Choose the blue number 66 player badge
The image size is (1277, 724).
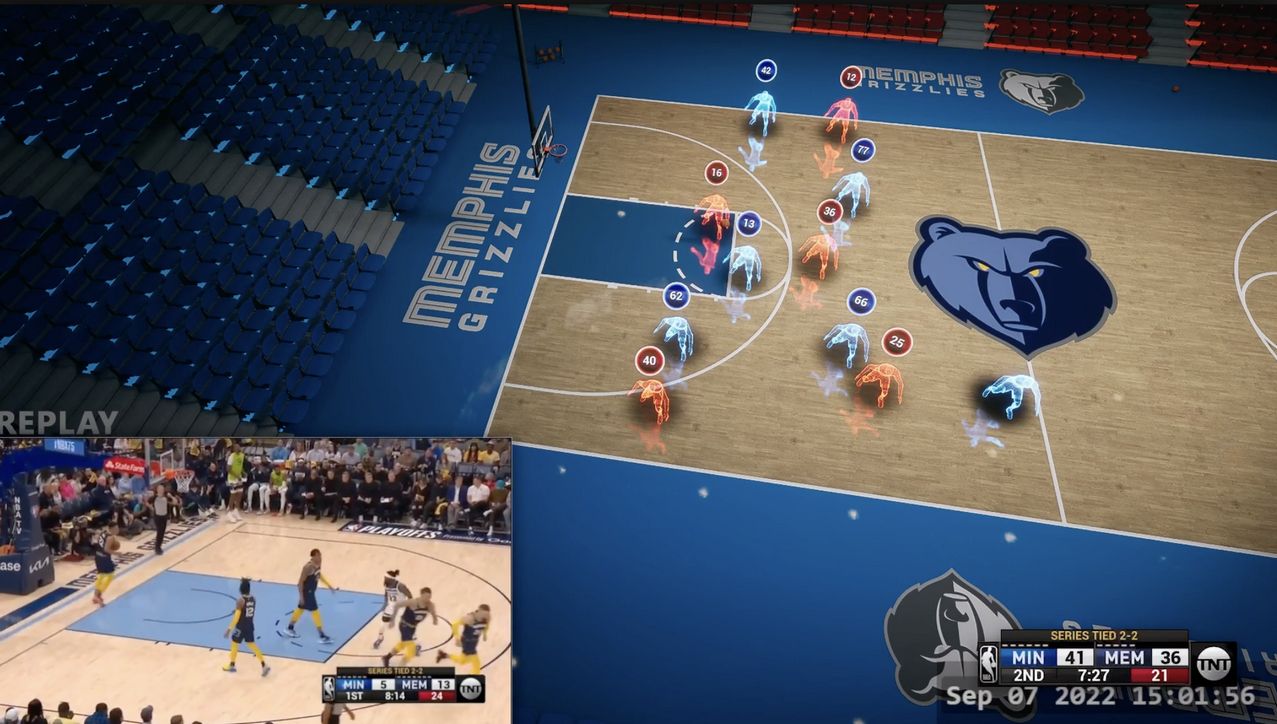(x=861, y=301)
